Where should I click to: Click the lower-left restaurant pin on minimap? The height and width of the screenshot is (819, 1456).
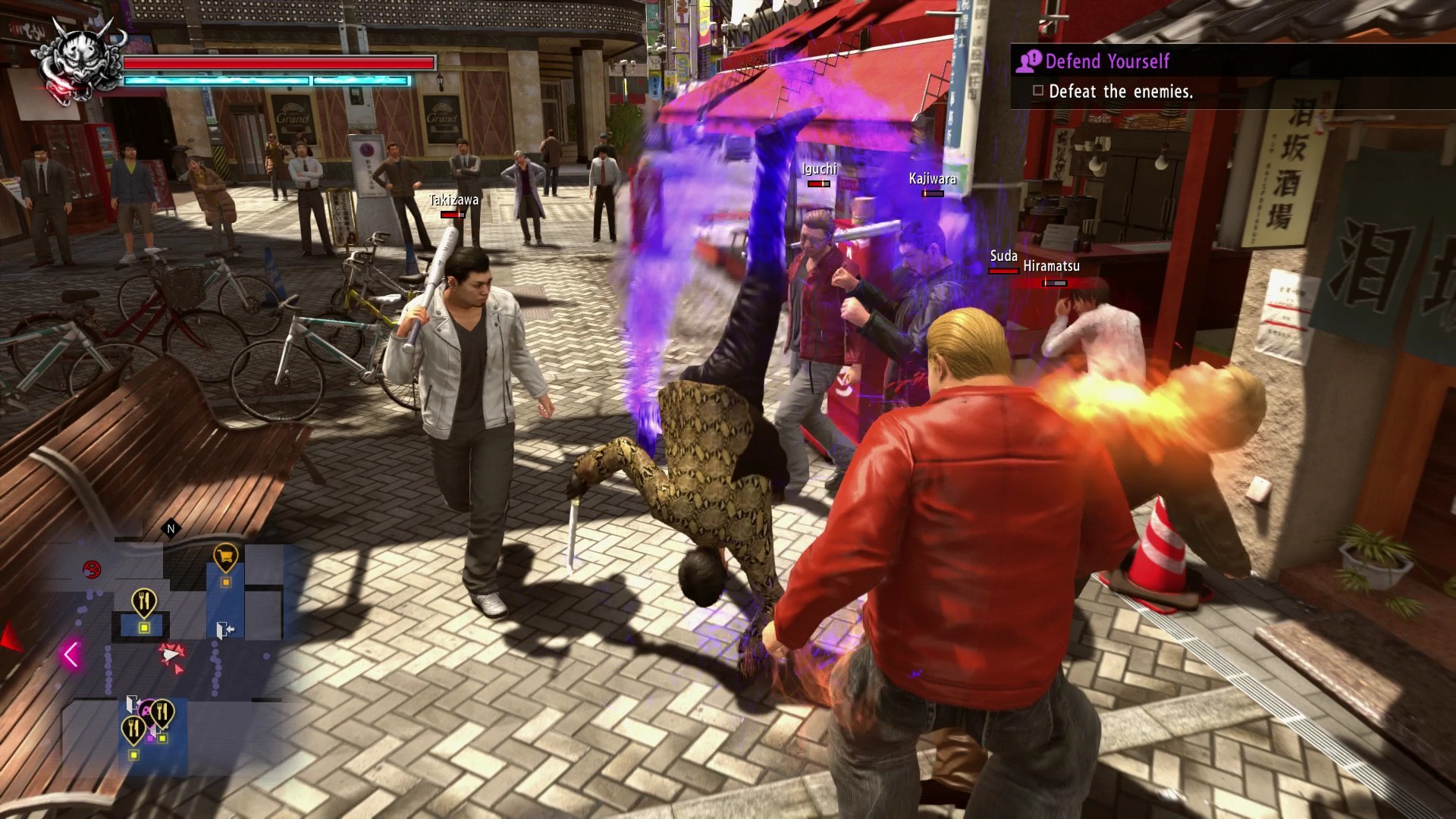(x=132, y=728)
